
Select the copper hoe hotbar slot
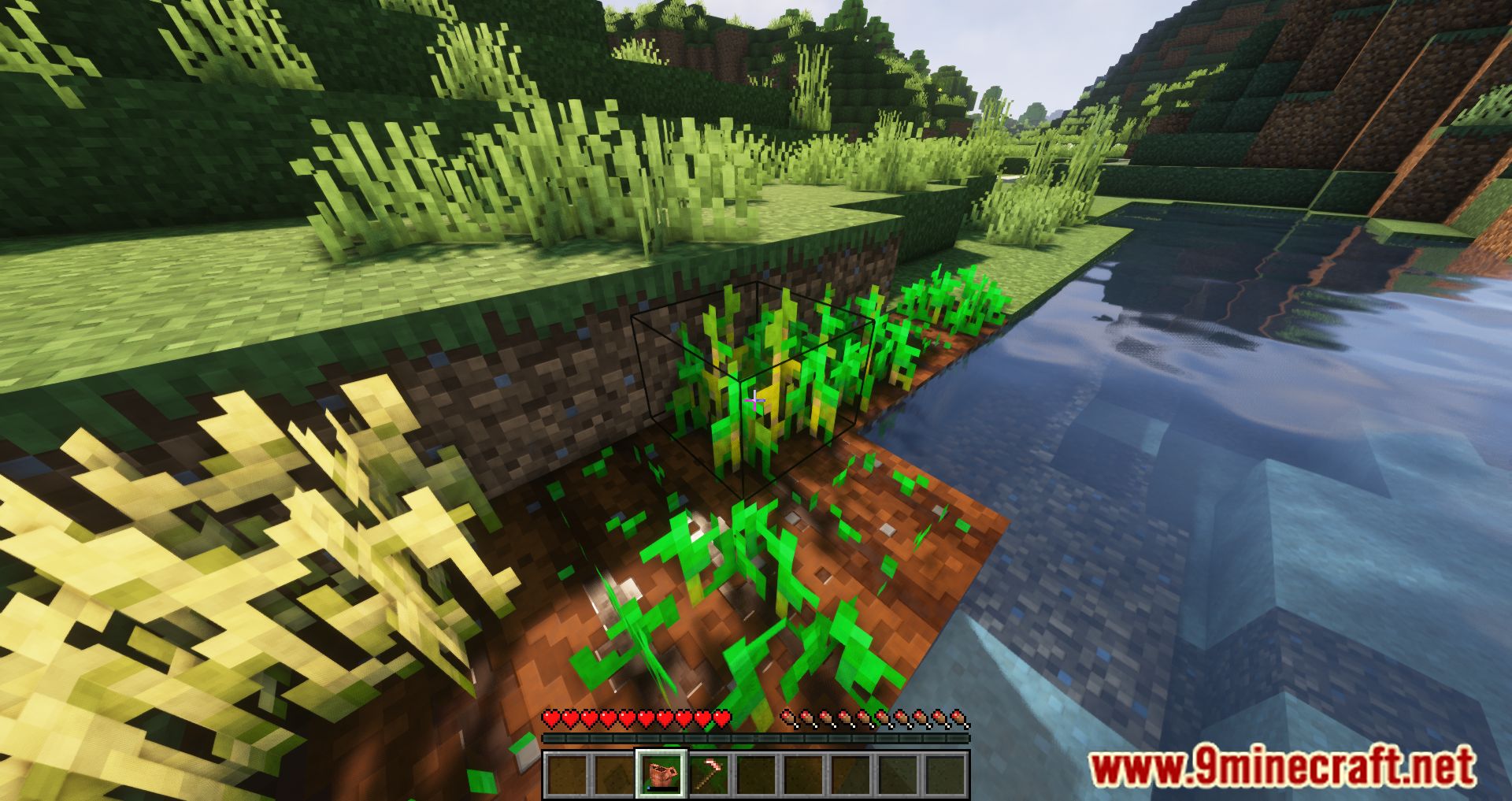coord(708,773)
